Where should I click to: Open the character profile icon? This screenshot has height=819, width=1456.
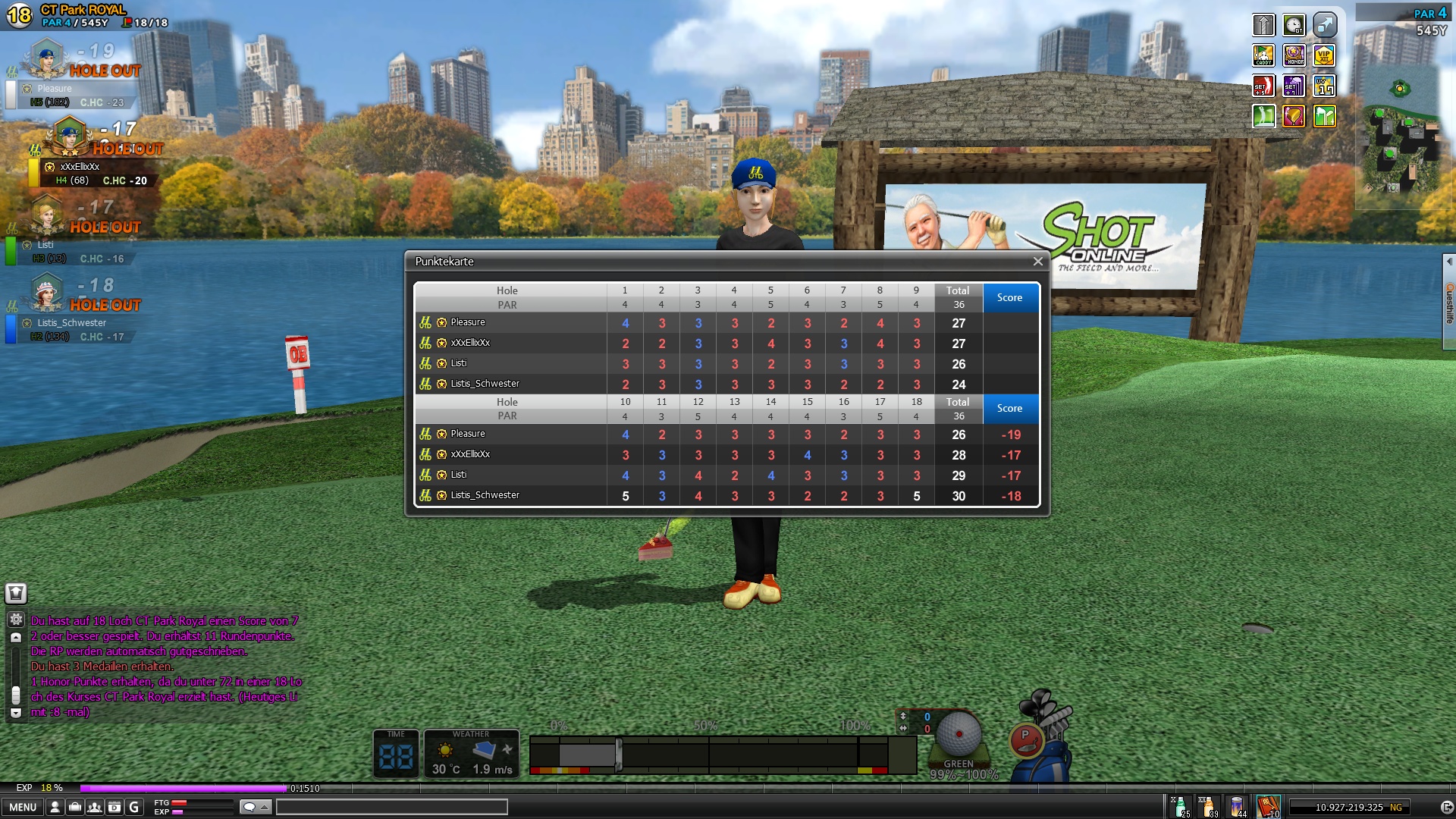click(55, 807)
